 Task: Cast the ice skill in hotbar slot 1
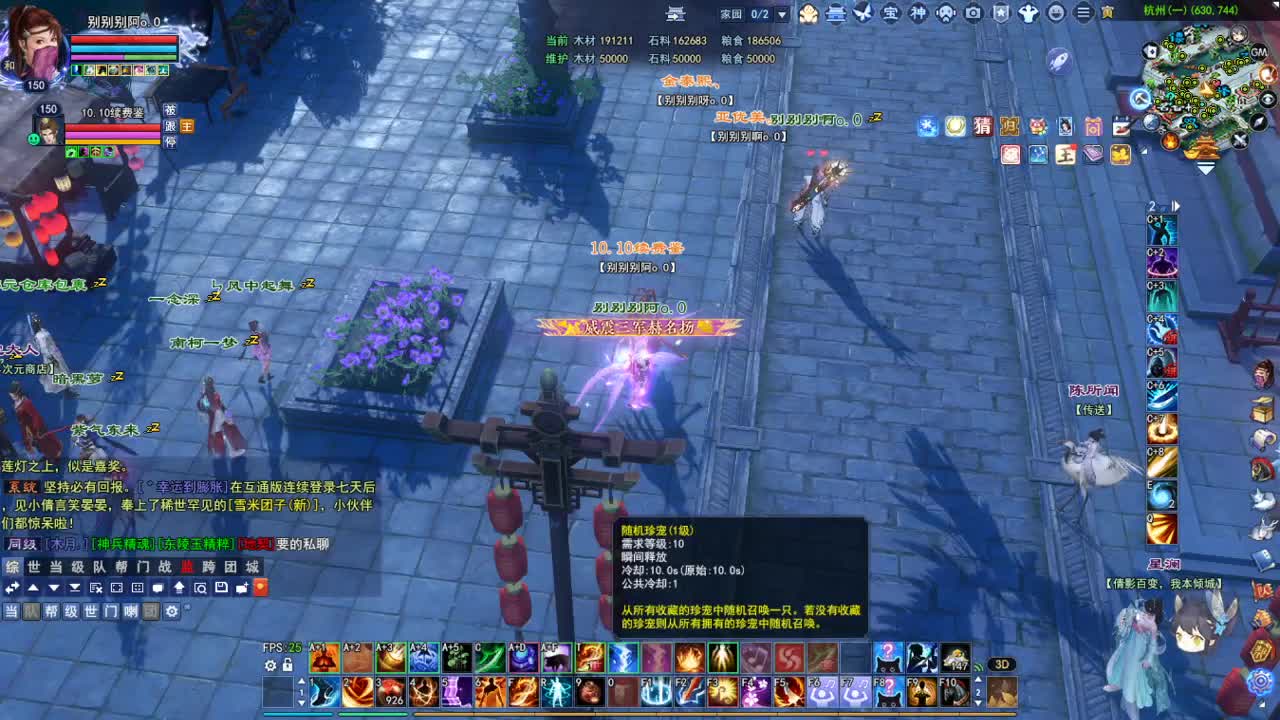click(x=324, y=692)
